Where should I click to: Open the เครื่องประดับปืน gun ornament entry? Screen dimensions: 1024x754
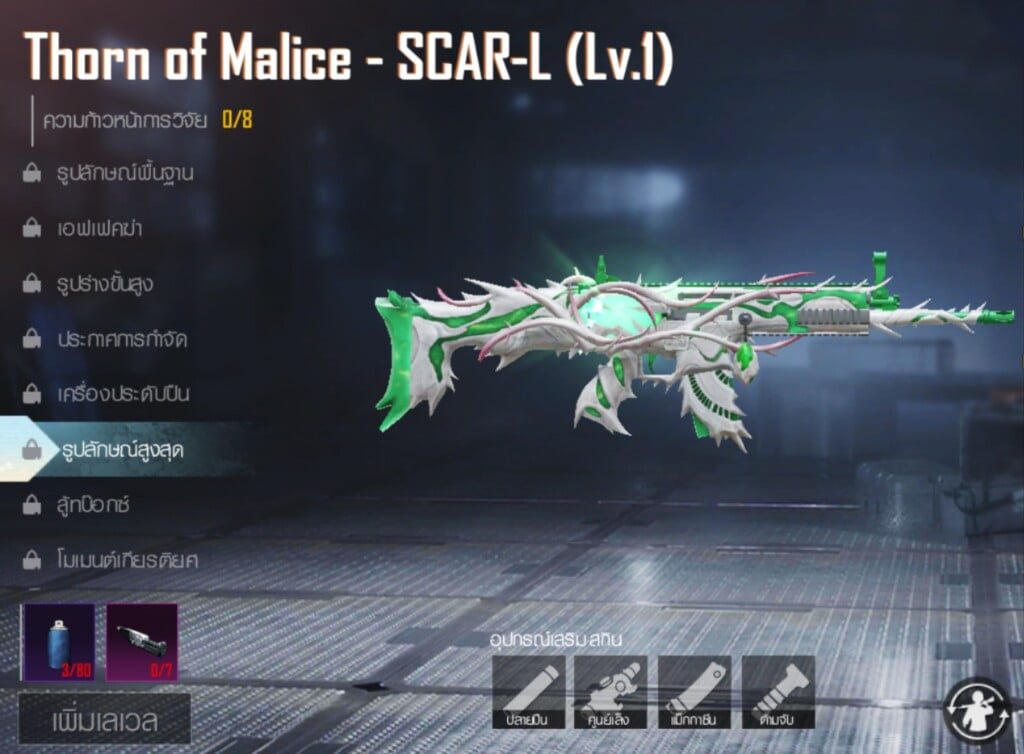pyautogui.click(x=122, y=394)
